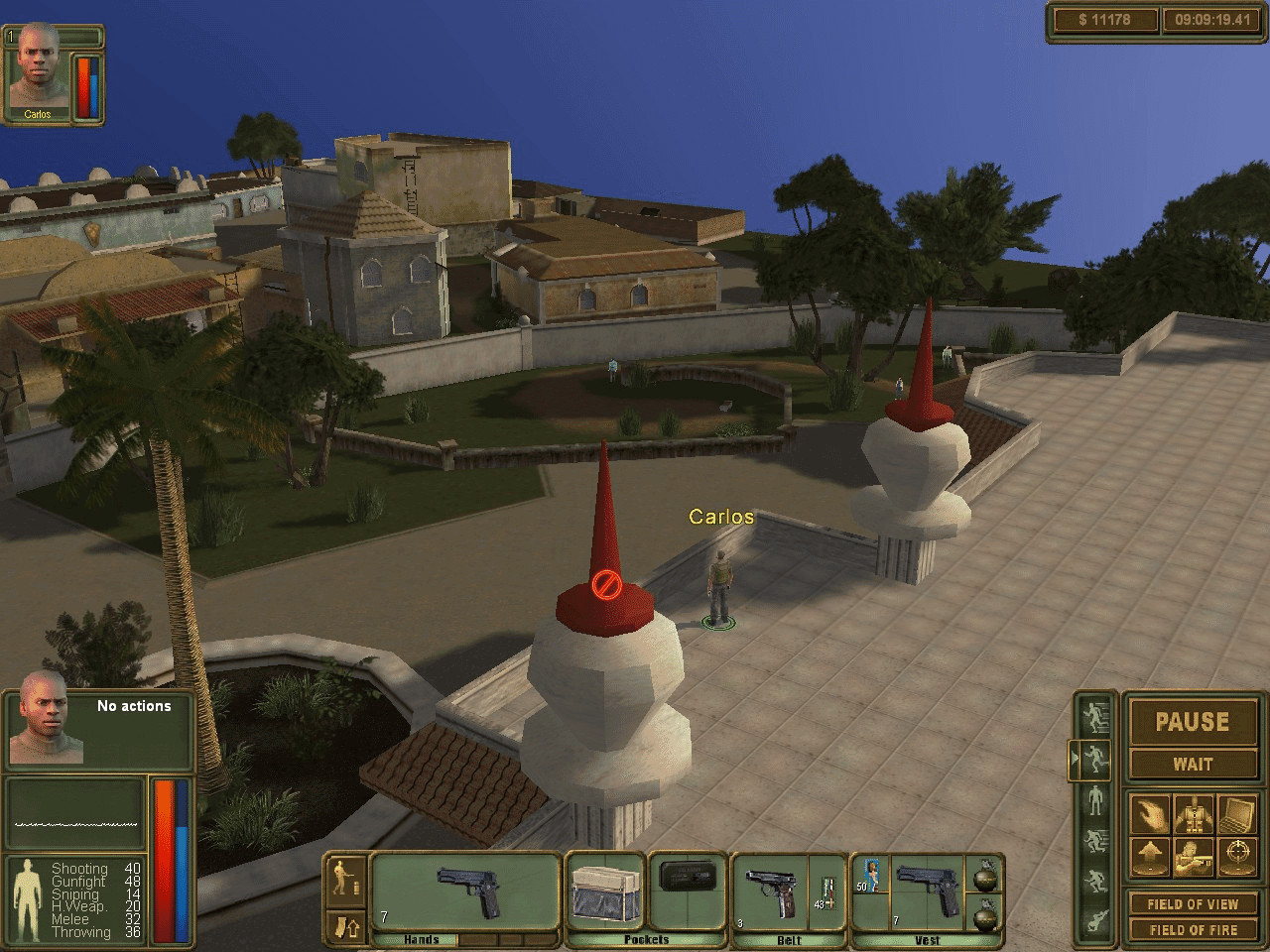Select the top grenade in the Vest
The width and height of the screenshot is (1270, 952).
984,874
